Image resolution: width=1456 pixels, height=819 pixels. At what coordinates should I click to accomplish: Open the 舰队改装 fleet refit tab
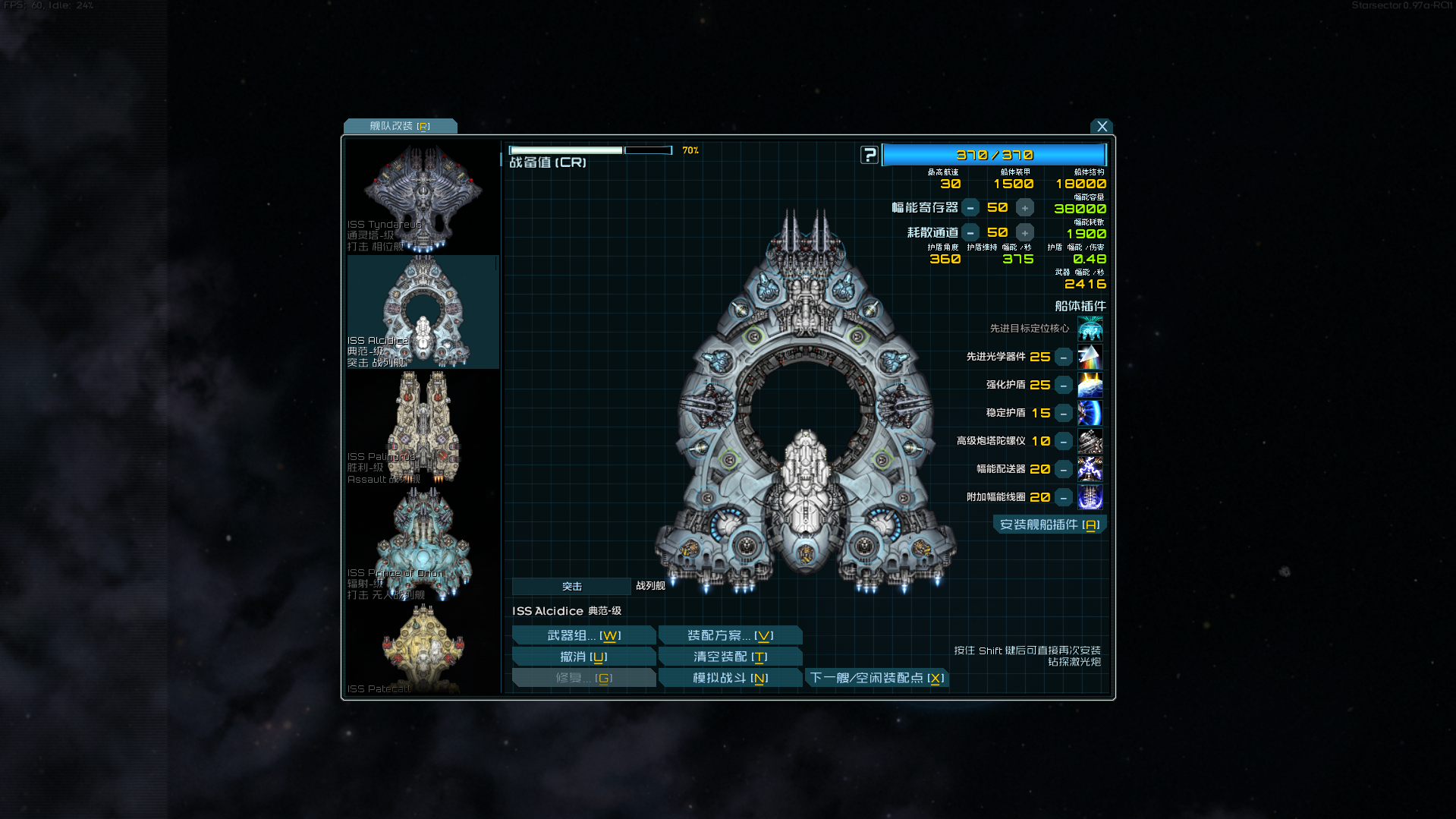(400, 126)
